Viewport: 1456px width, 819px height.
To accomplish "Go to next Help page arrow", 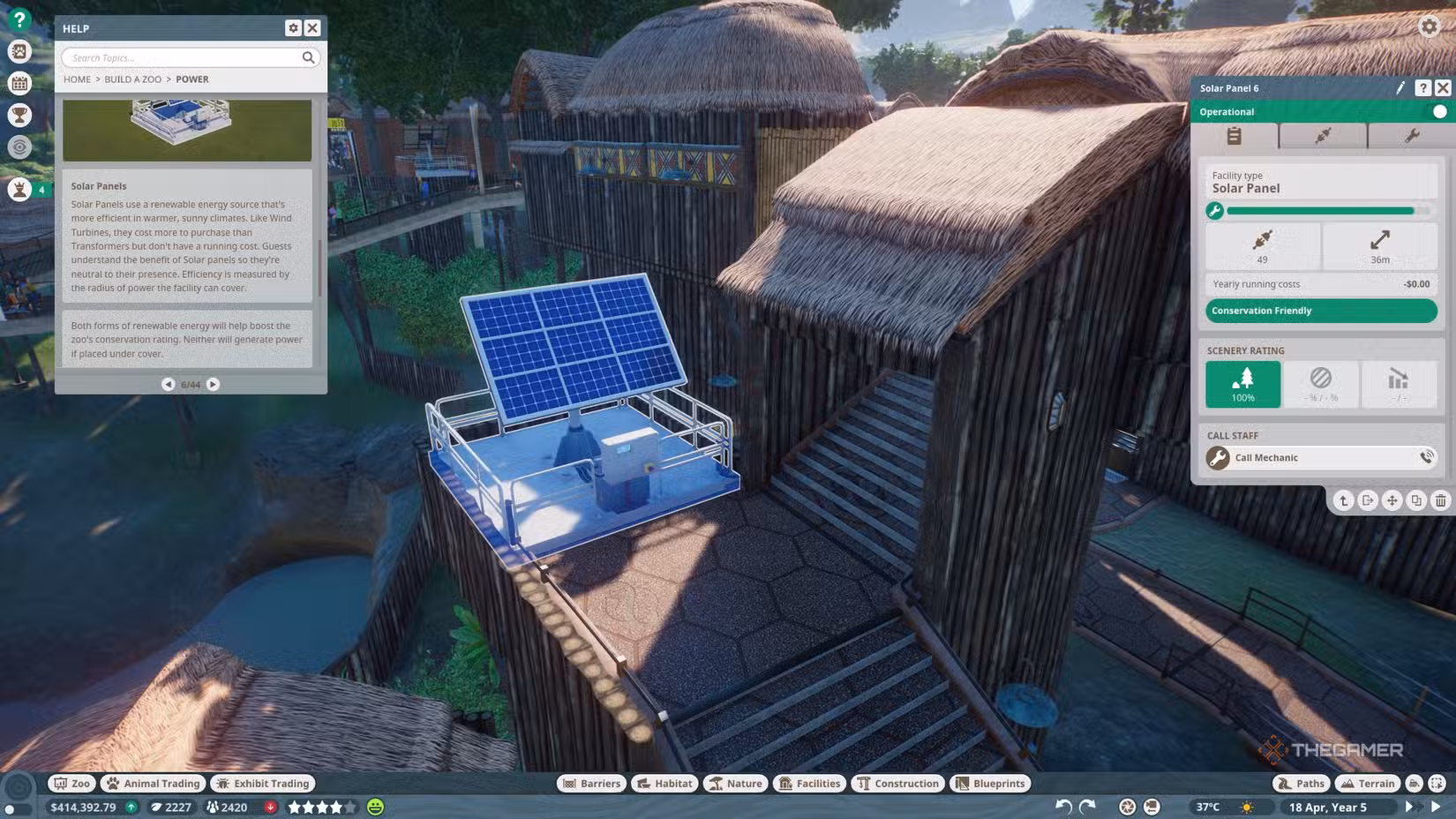I will pos(211,384).
